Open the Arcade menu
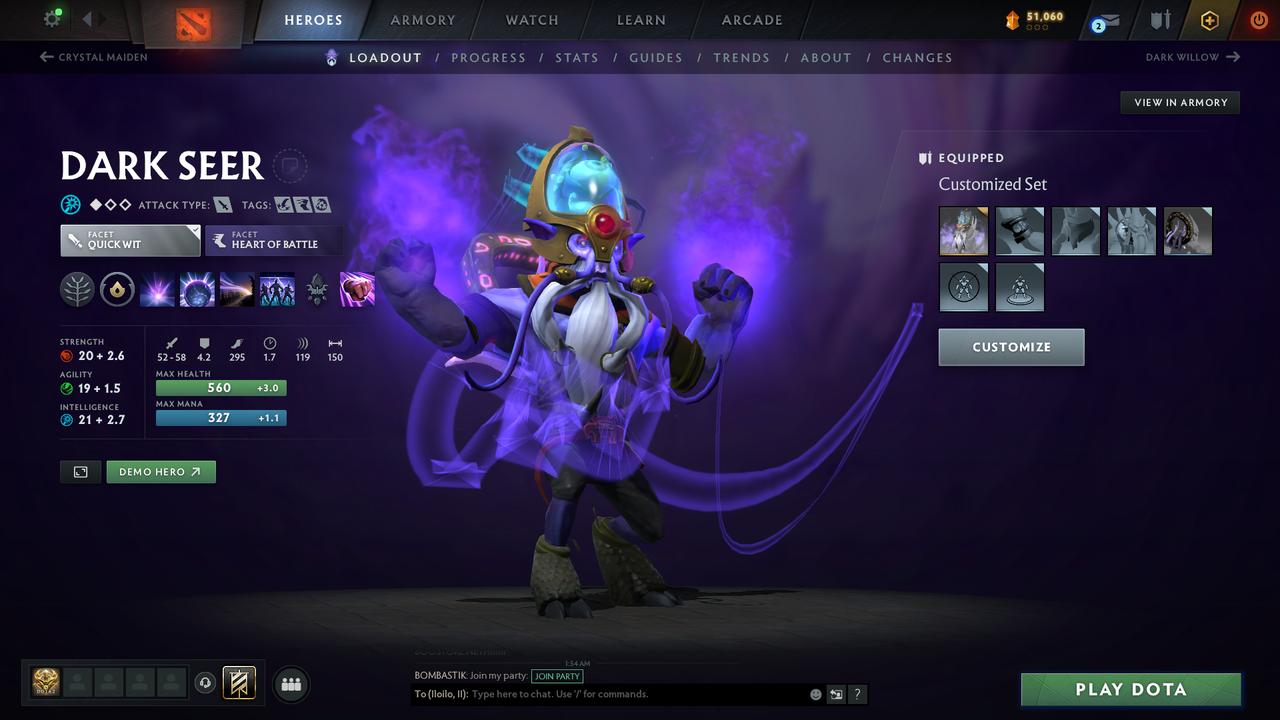1280x720 pixels. coord(751,20)
